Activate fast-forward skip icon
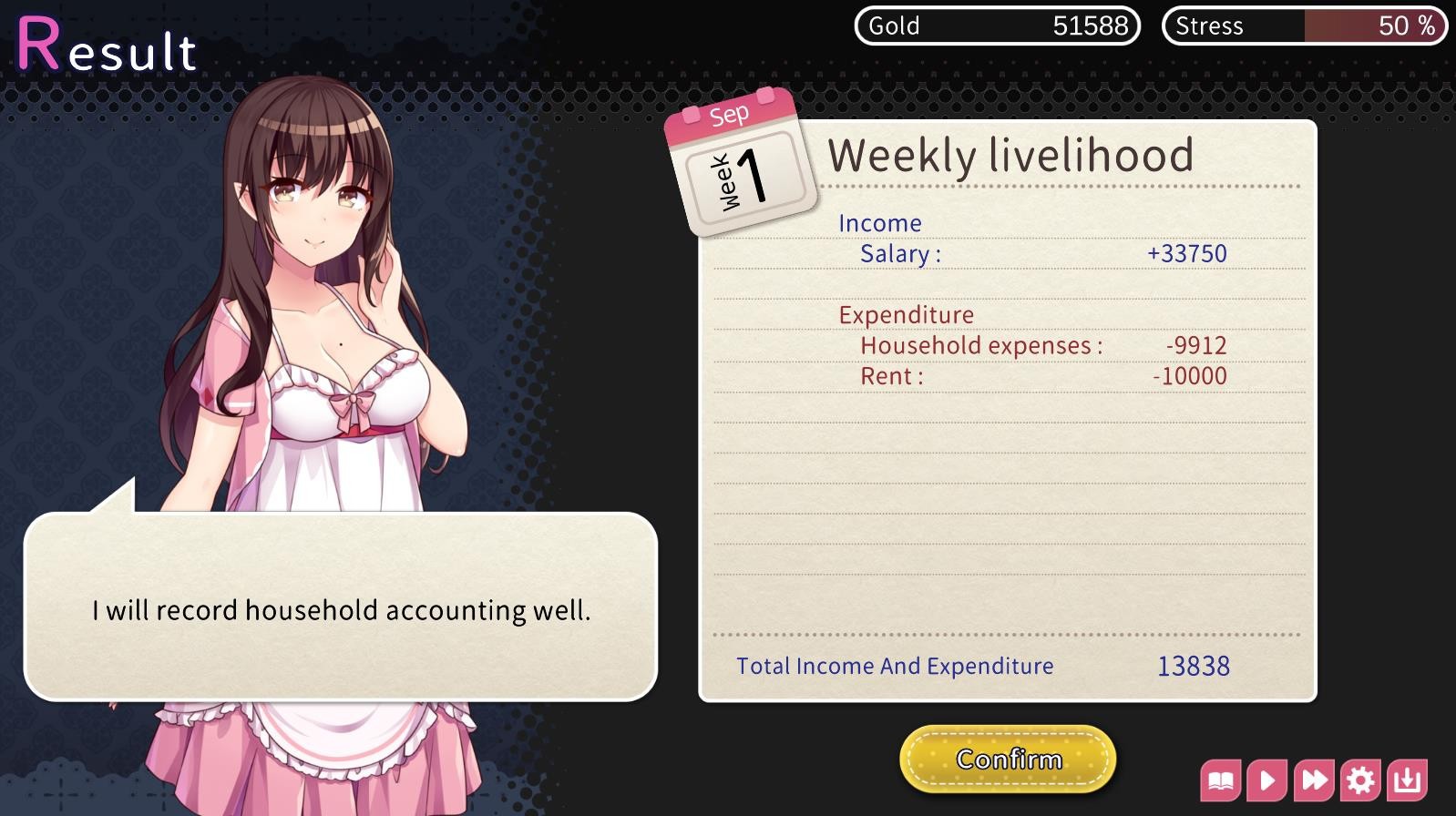 pos(1315,780)
